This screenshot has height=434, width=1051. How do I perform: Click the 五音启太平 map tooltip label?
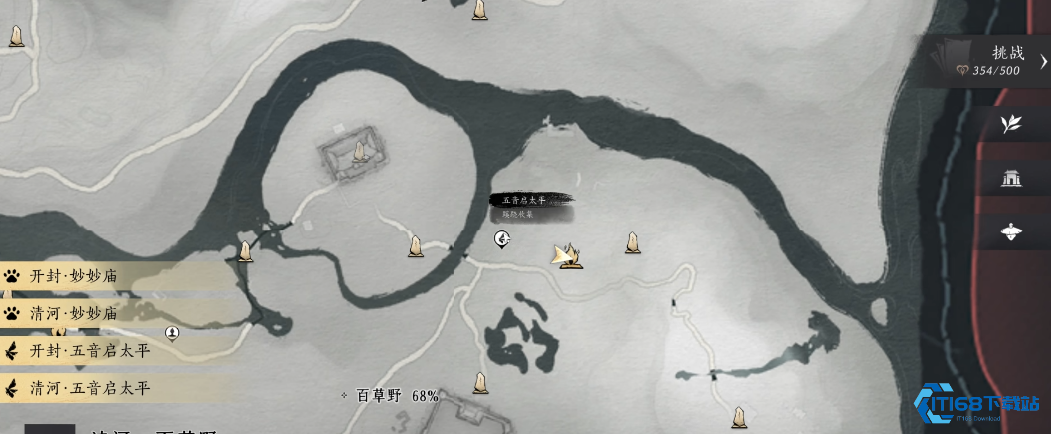[531, 200]
